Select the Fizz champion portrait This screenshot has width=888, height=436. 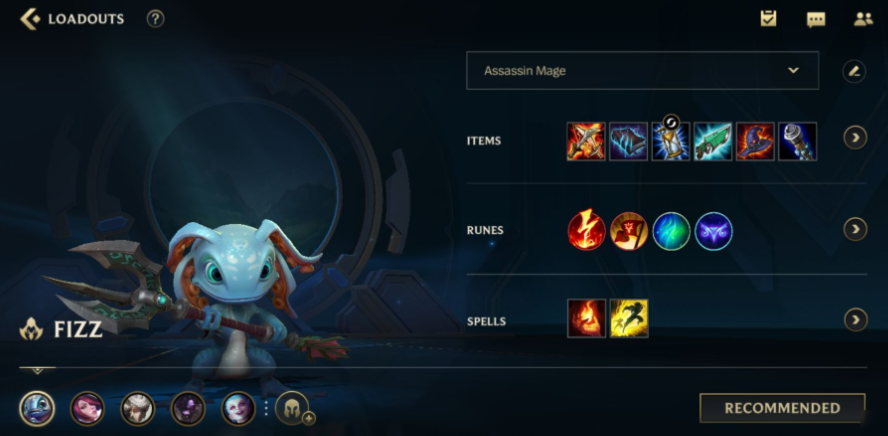(x=38, y=408)
